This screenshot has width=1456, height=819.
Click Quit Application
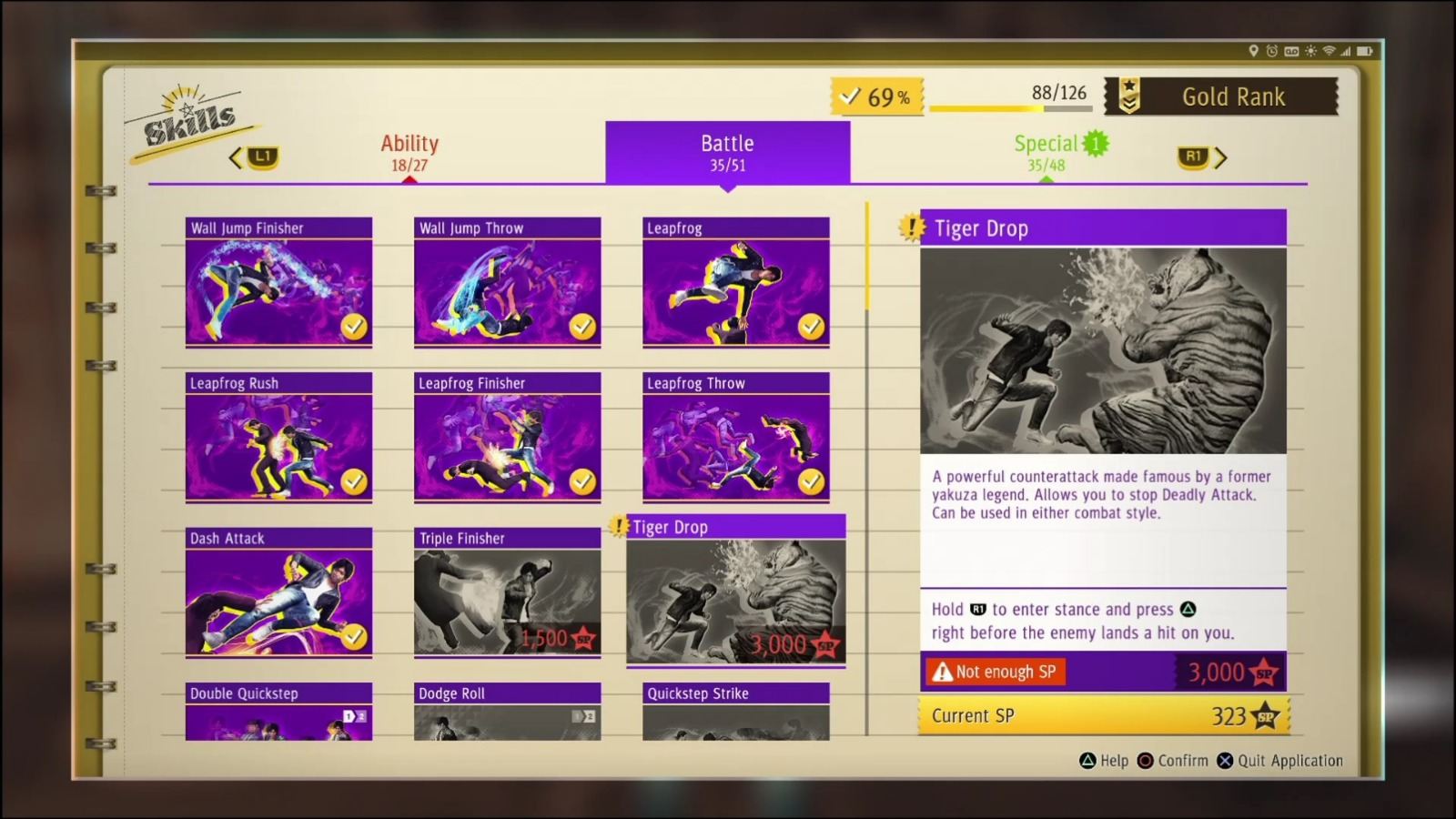click(x=1282, y=761)
